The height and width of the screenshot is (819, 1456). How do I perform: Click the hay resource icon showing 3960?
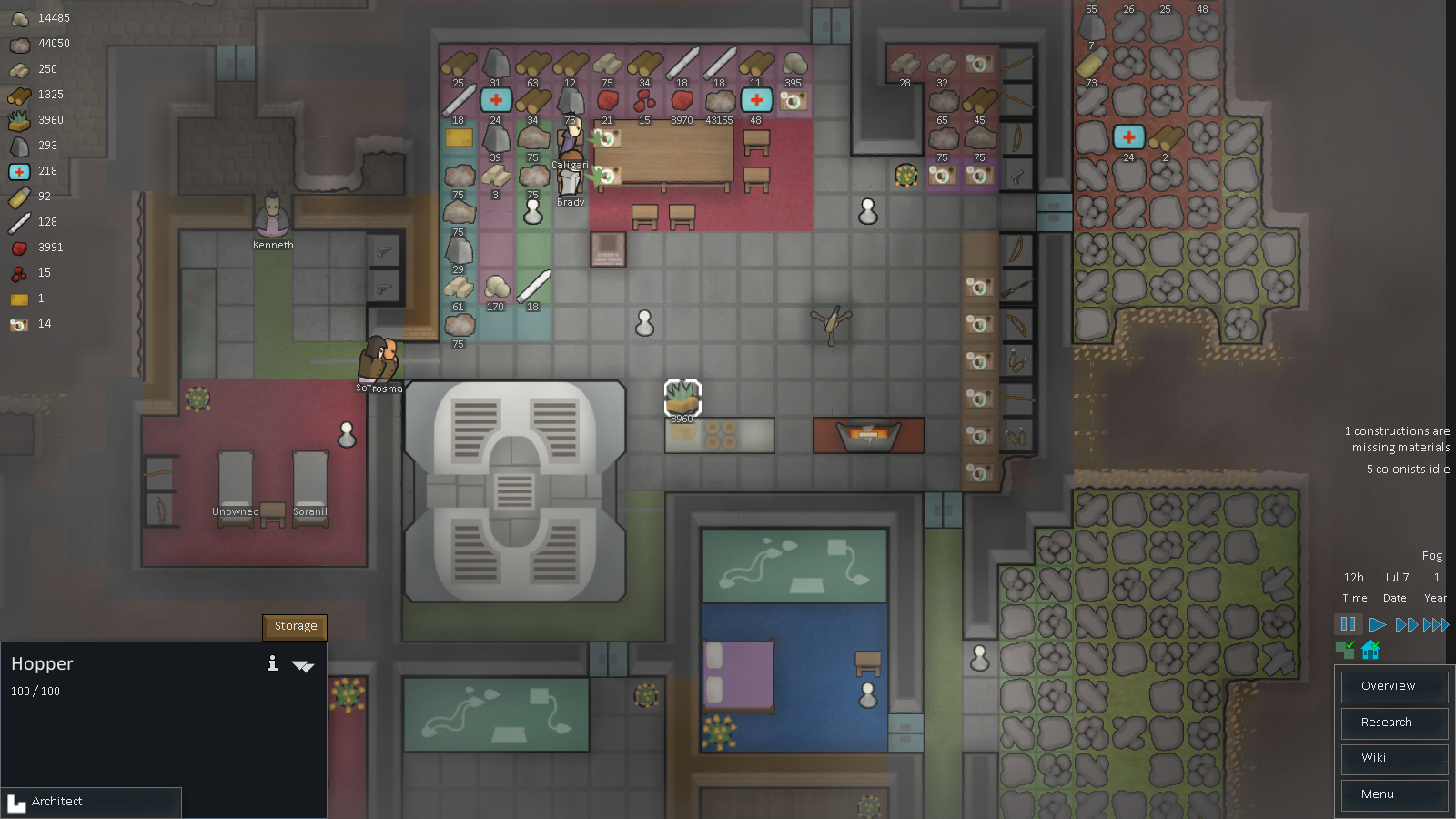pyautogui.click(x=17, y=119)
